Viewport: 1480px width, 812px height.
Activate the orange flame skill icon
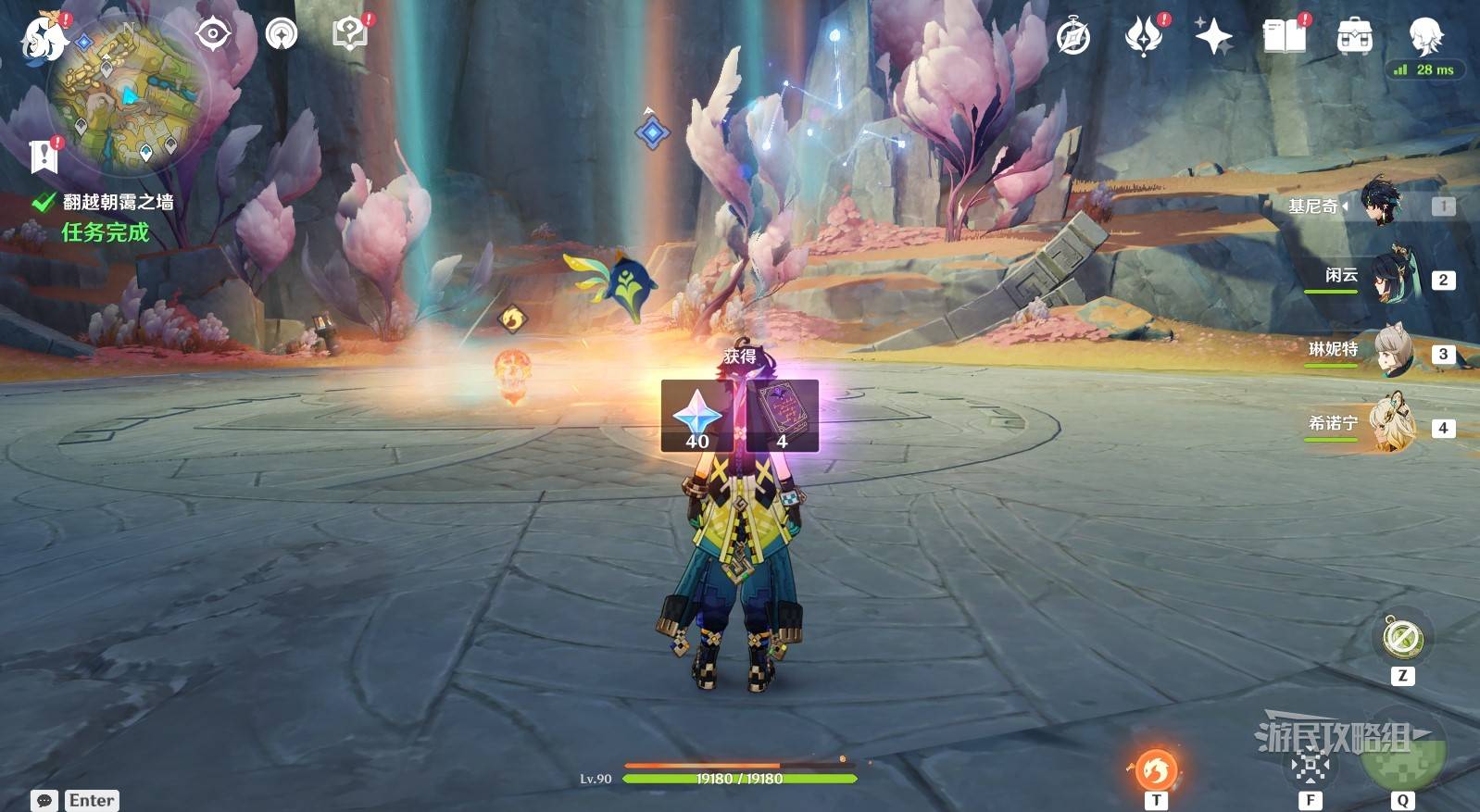1155,769
